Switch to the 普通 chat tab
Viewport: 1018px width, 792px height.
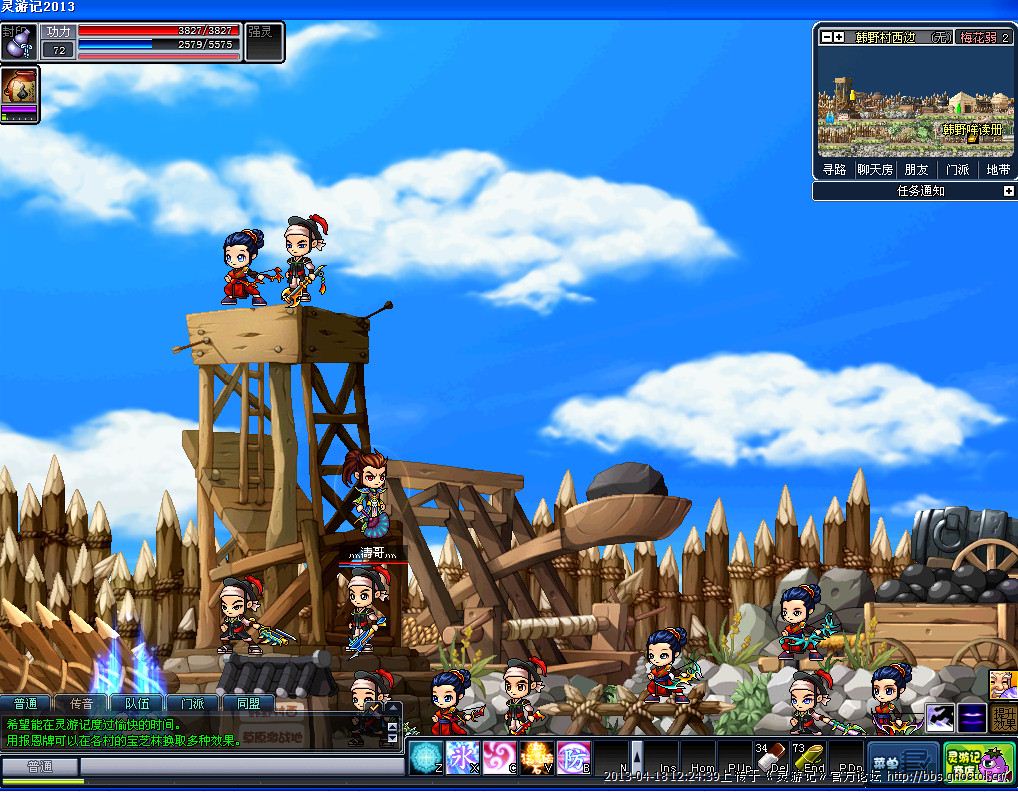[26, 704]
